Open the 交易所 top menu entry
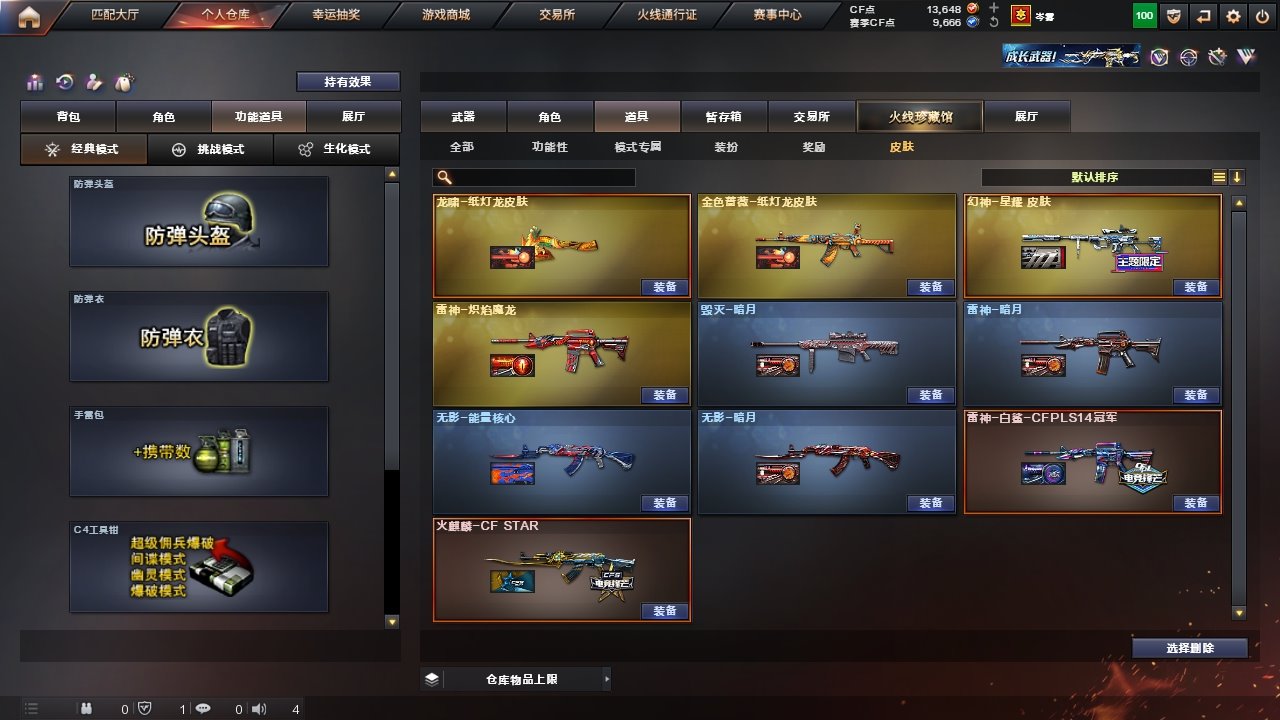Image resolution: width=1280 pixels, height=720 pixels. tap(557, 15)
